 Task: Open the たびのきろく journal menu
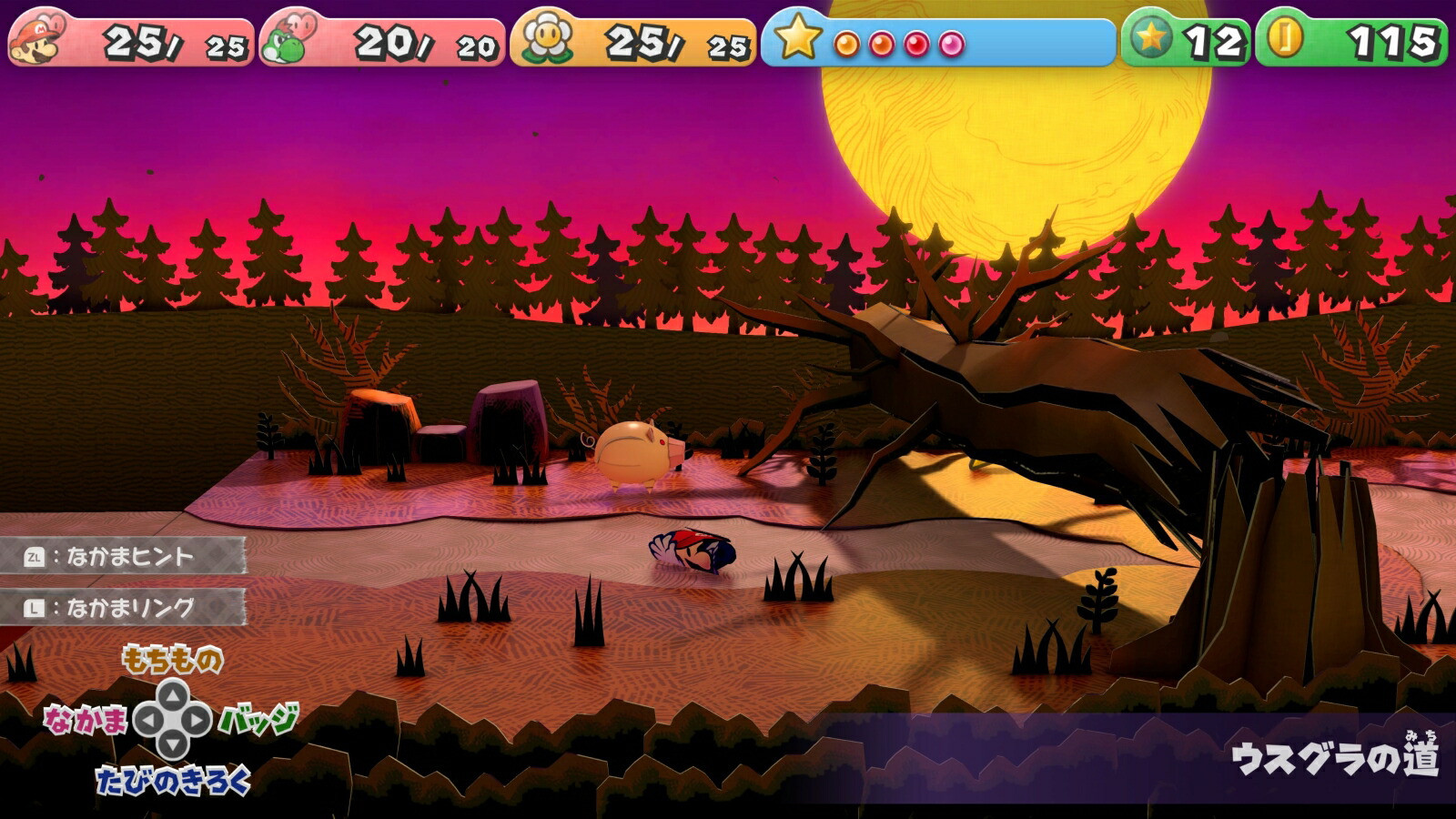click(173, 781)
